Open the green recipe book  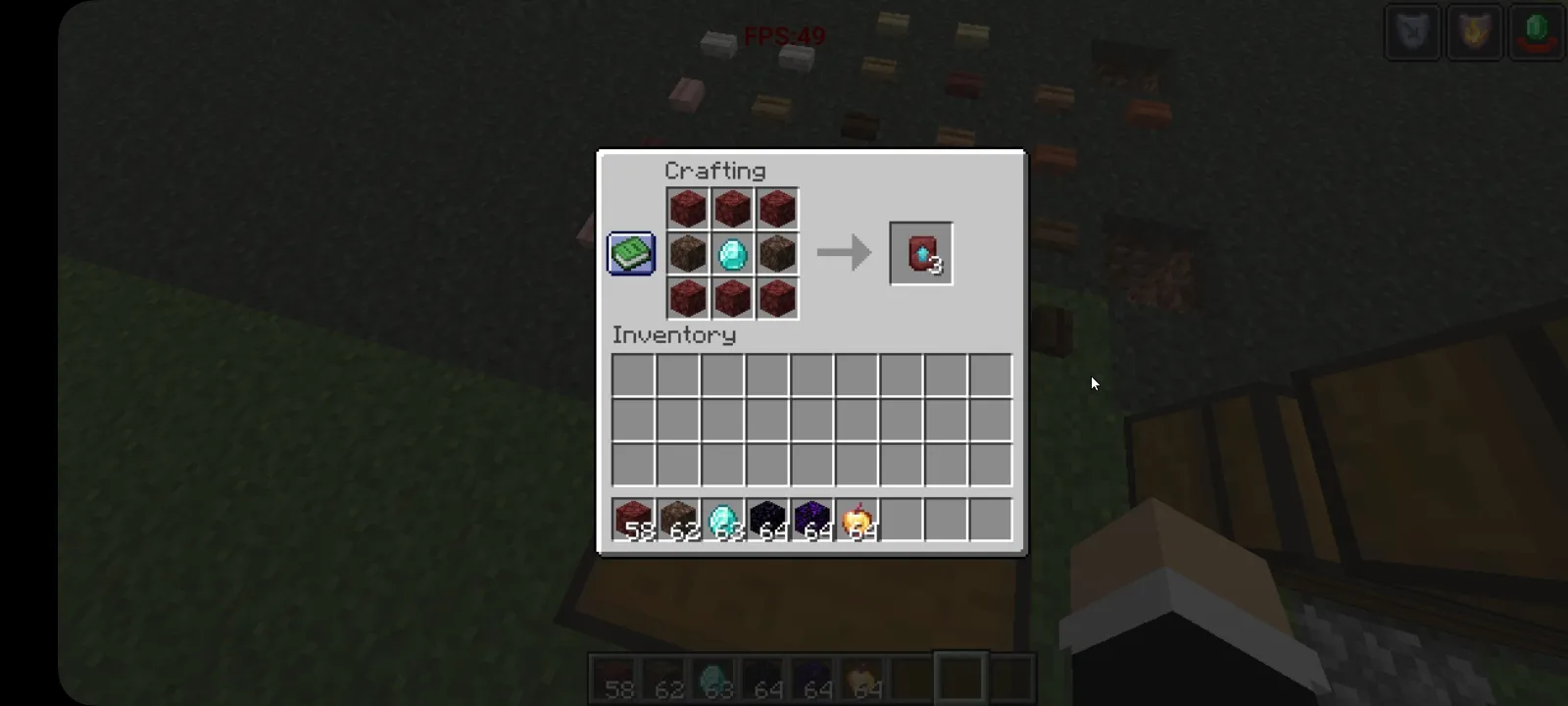630,253
